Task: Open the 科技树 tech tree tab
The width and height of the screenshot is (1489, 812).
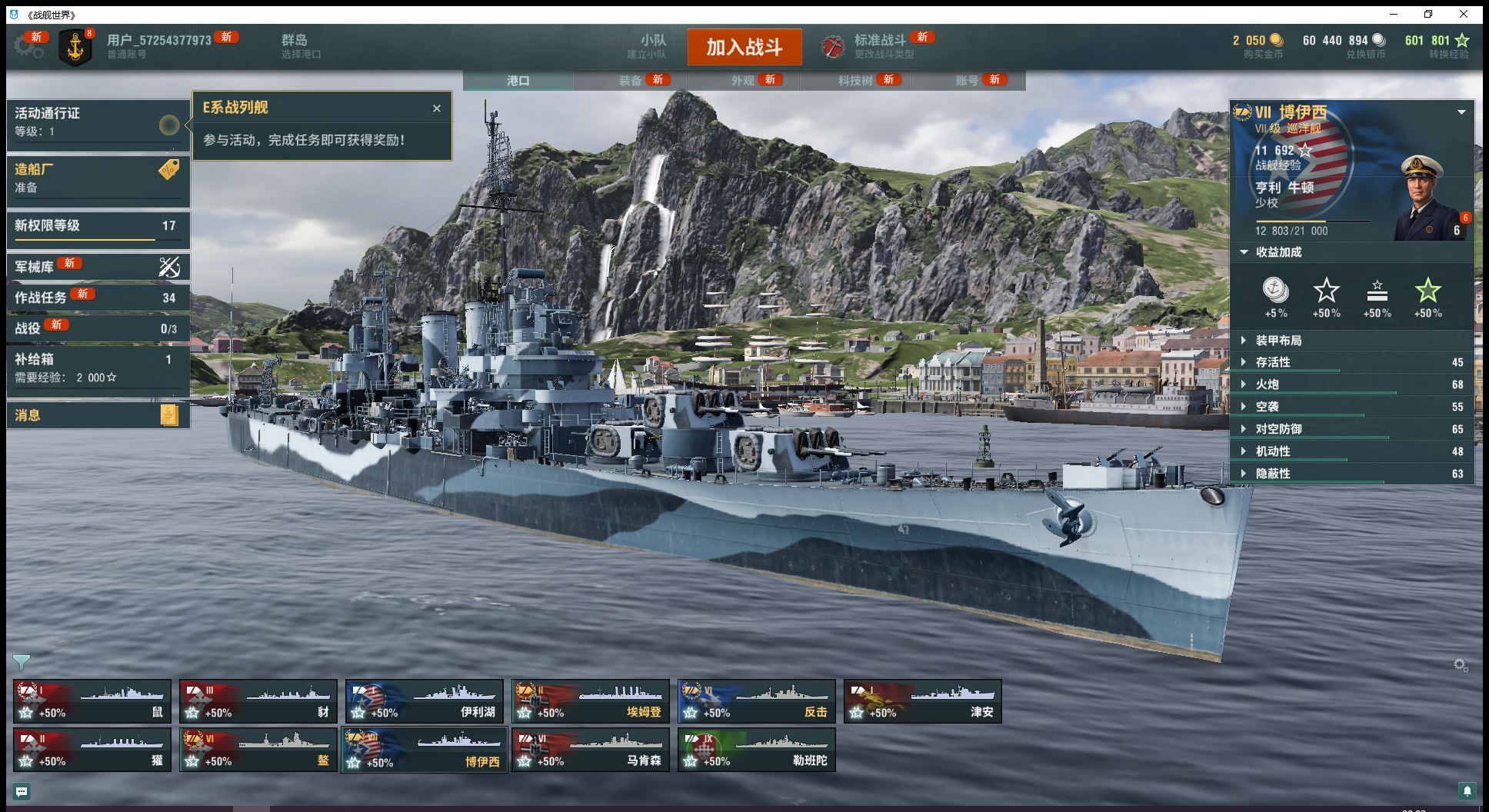Action: [855, 80]
